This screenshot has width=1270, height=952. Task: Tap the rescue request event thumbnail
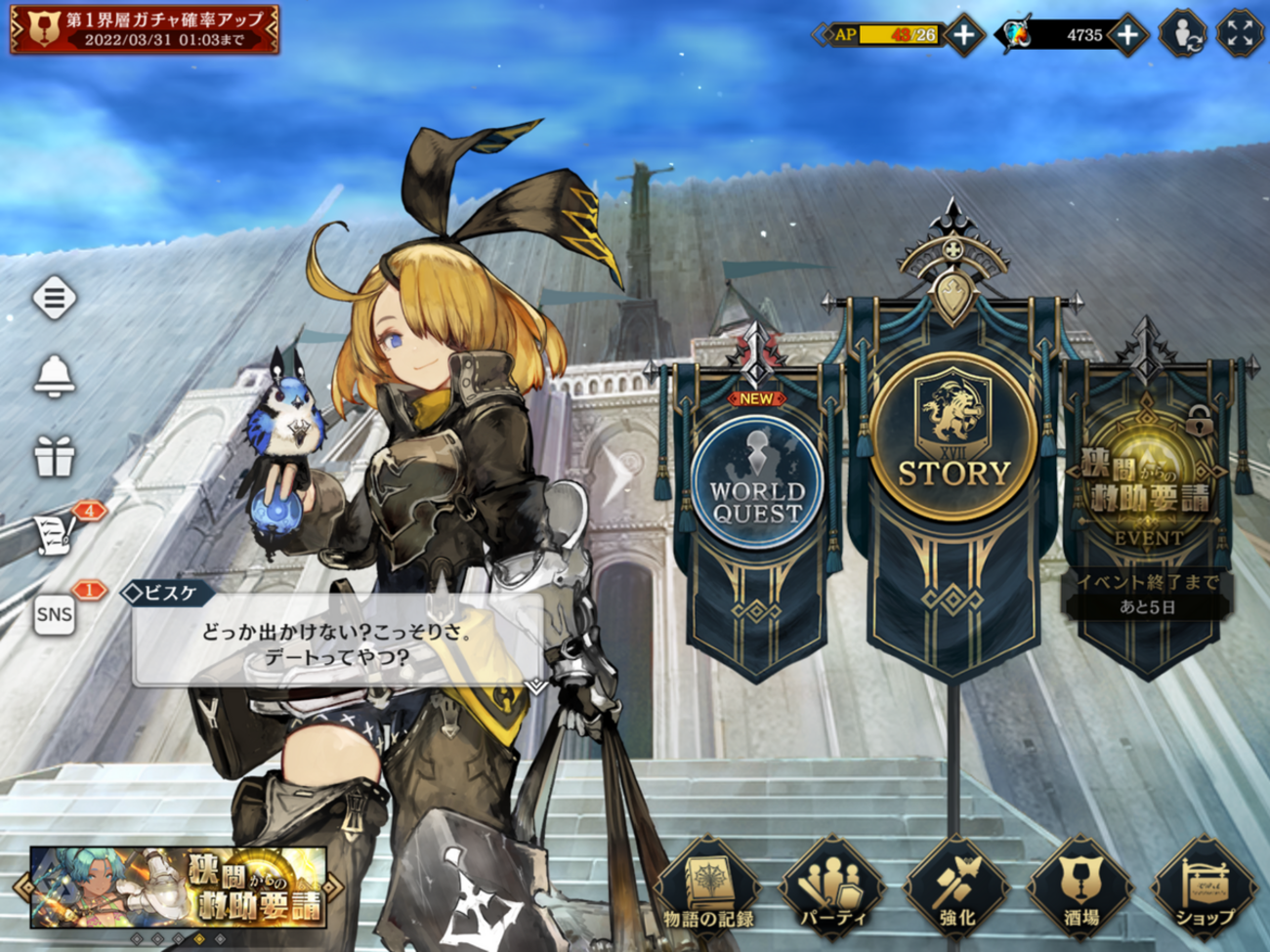(178, 888)
